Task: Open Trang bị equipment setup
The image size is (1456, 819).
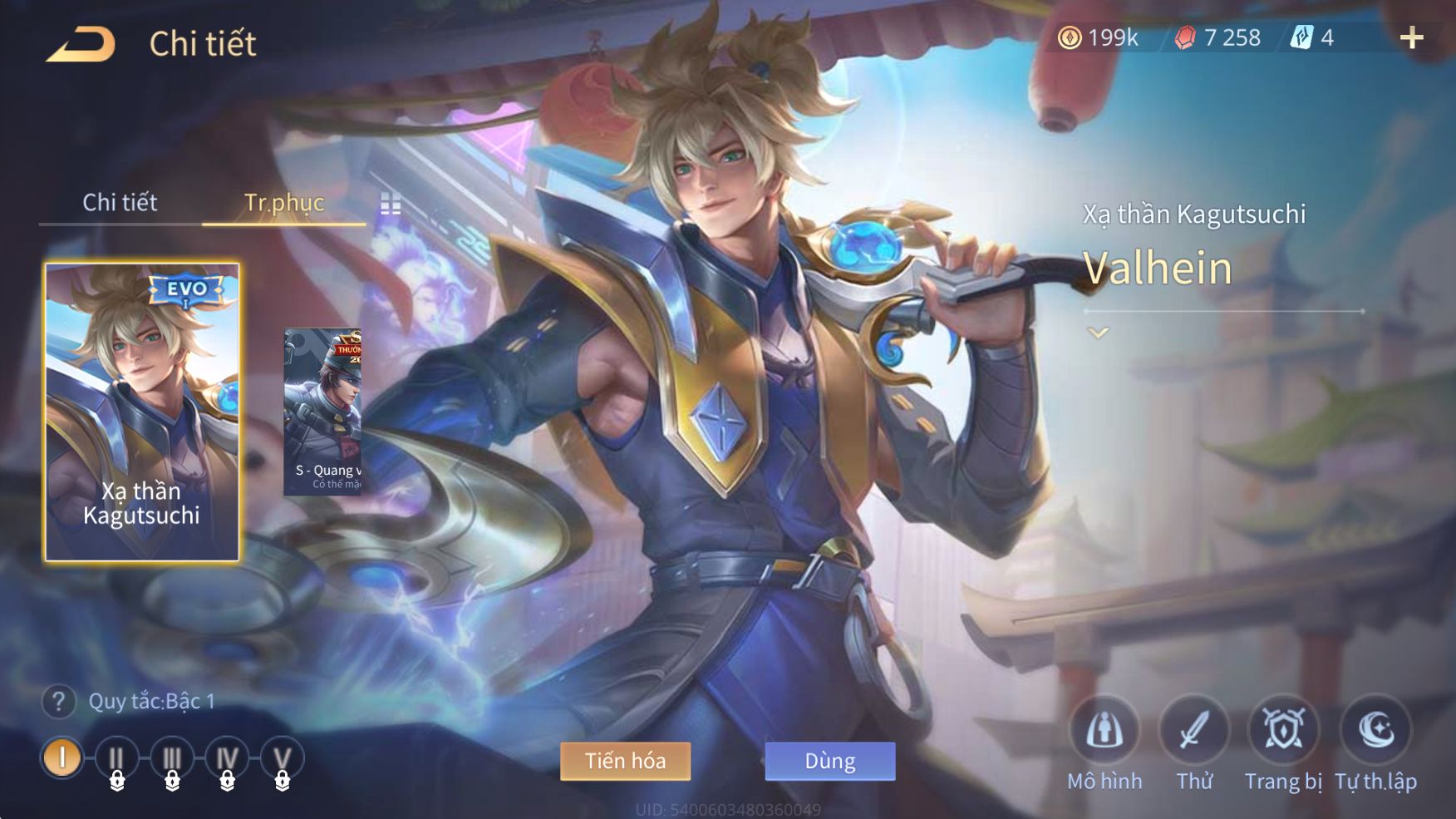Action: [x=1283, y=731]
